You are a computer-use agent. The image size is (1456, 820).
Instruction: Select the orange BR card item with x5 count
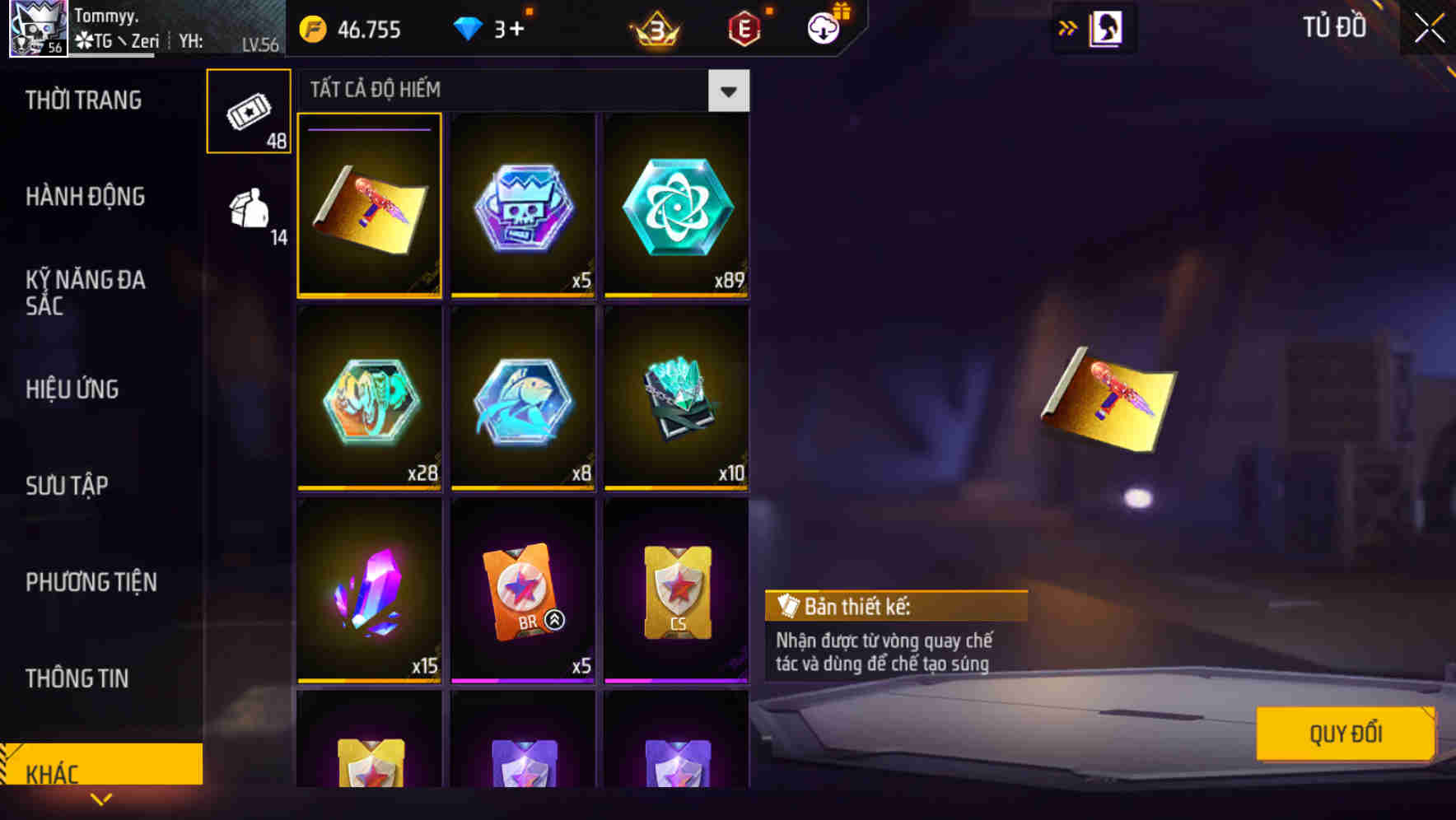pyautogui.click(x=522, y=591)
